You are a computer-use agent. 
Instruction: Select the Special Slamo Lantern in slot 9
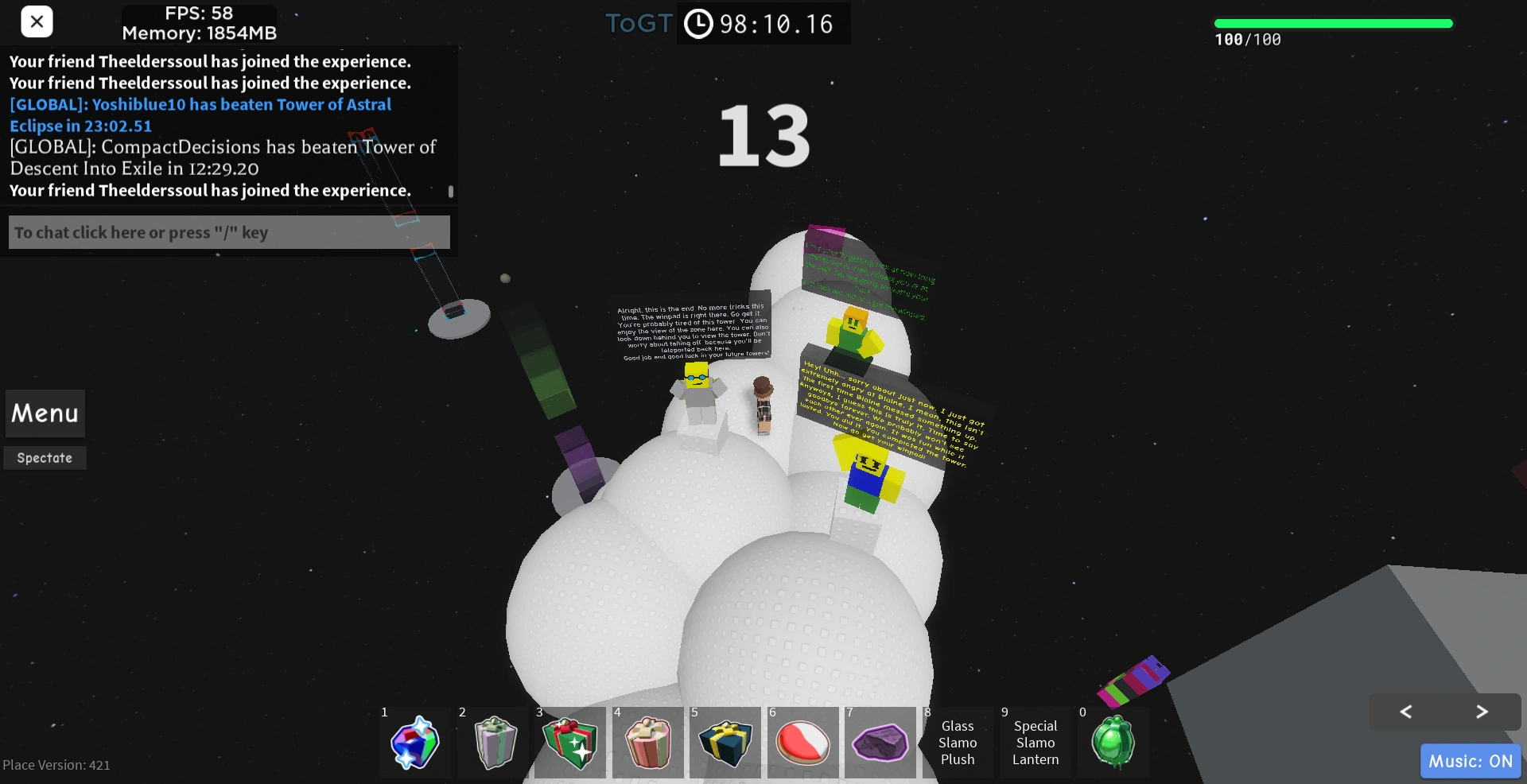coord(1035,742)
